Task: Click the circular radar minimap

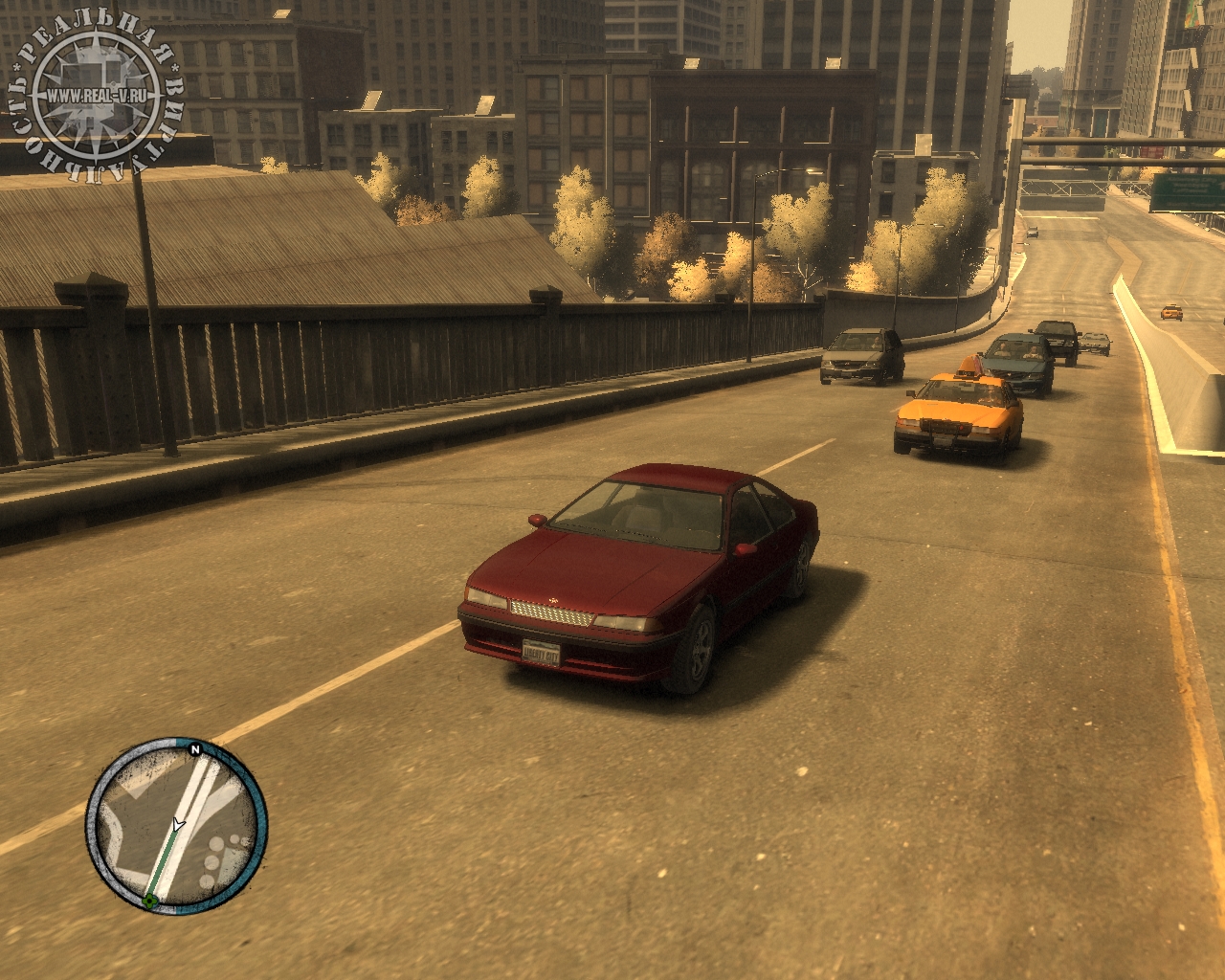Action: 176,825
